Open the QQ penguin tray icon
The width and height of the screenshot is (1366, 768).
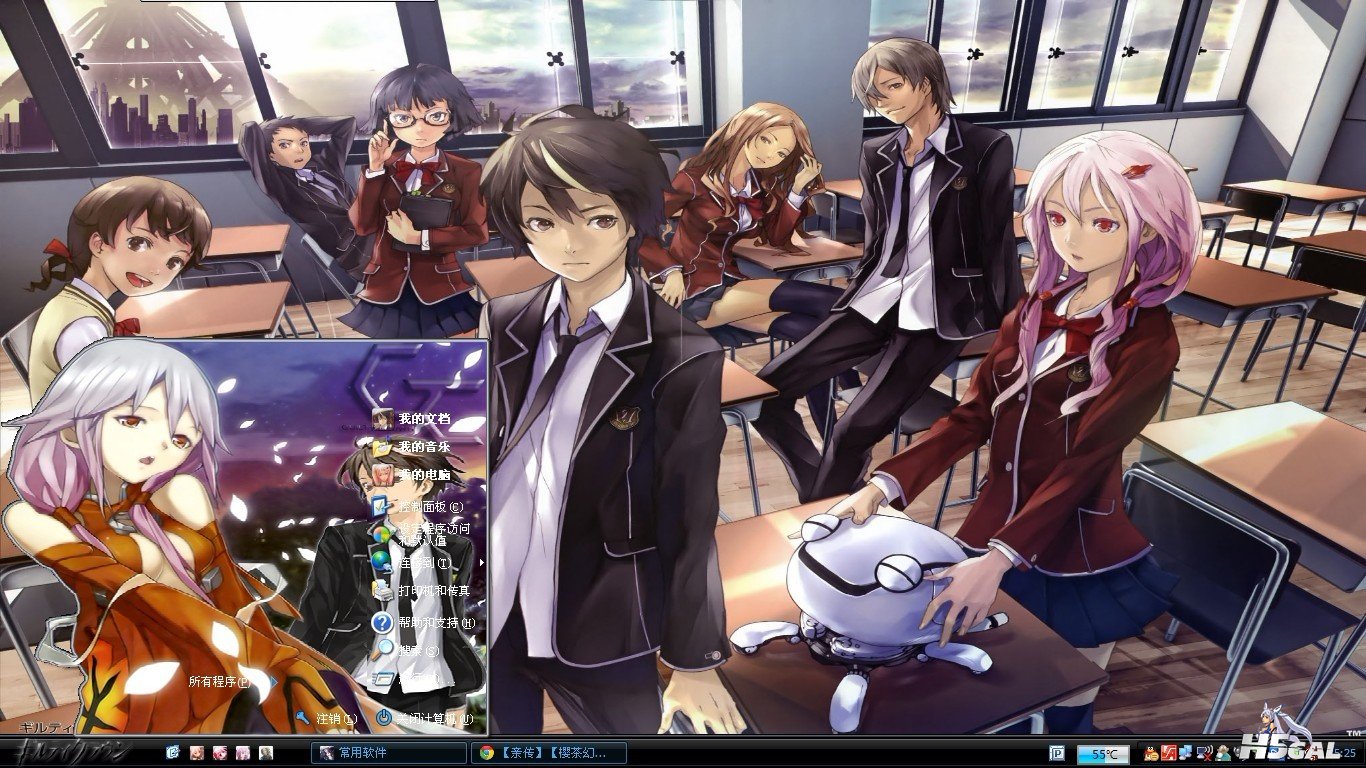click(1152, 752)
